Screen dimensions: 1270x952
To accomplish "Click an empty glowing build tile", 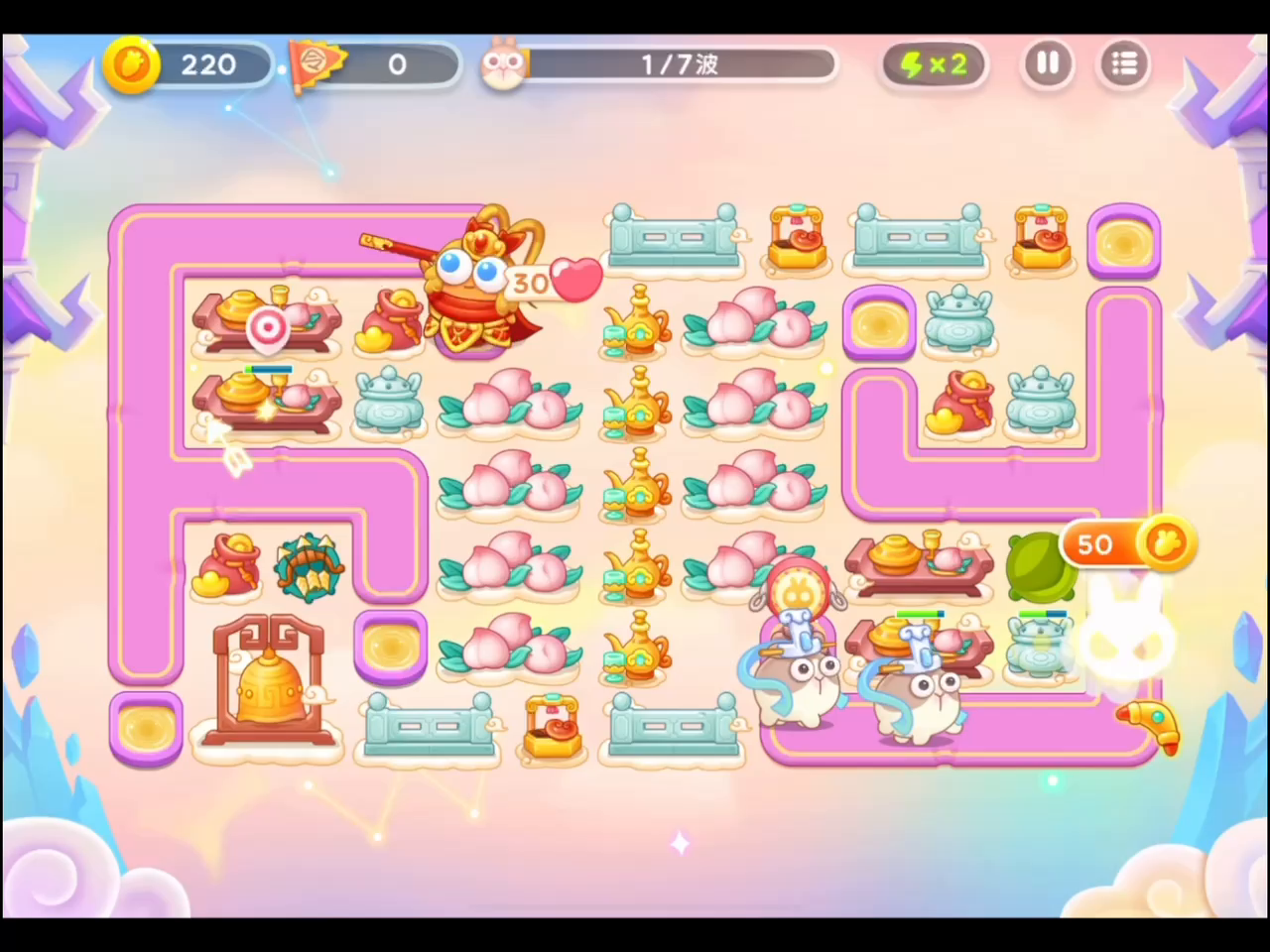I will pos(390,645).
